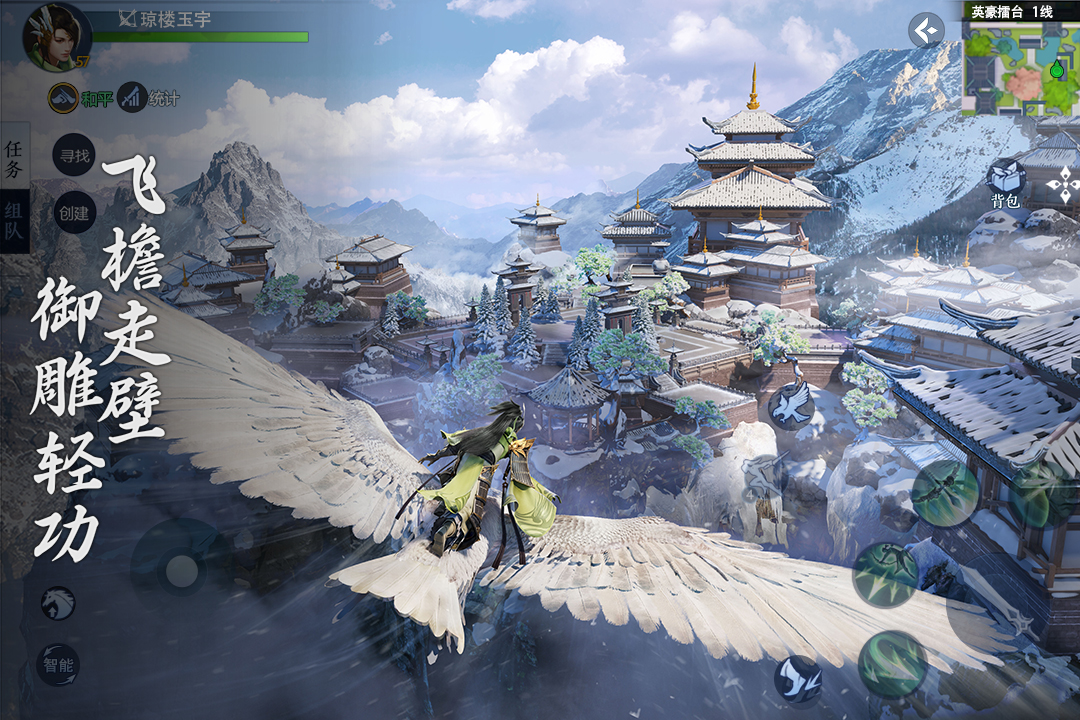The height and width of the screenshot is (720, 1080).
Task: Toggle the 智能 smart mode button
Action: (58, 665)
